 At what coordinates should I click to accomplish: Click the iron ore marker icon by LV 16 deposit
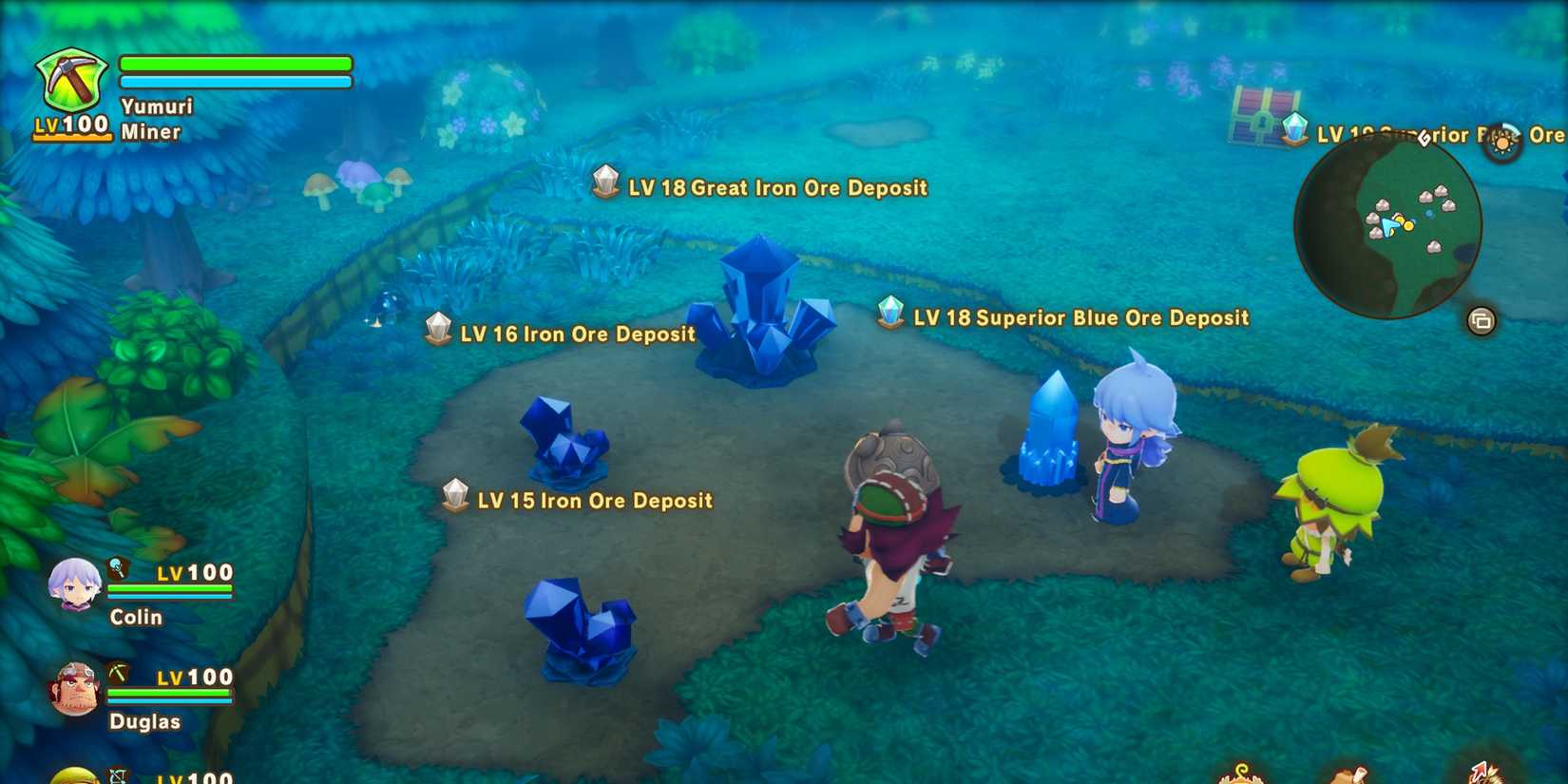click(437, 328)
